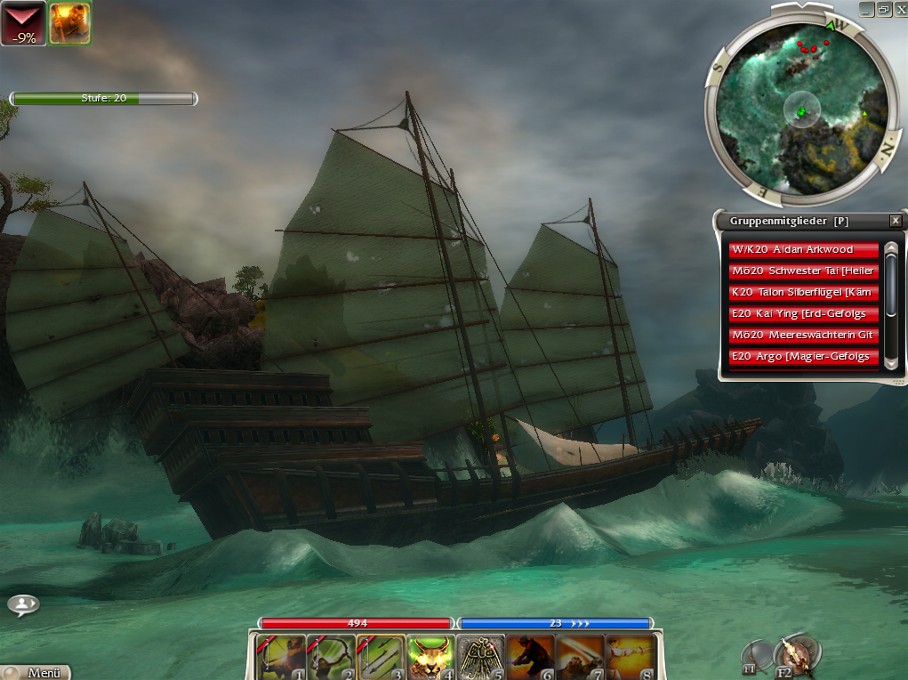Activate the lynx pet skill in slot 4
The width and height of the screenshot is (908, 680).
tap(430, 656)
